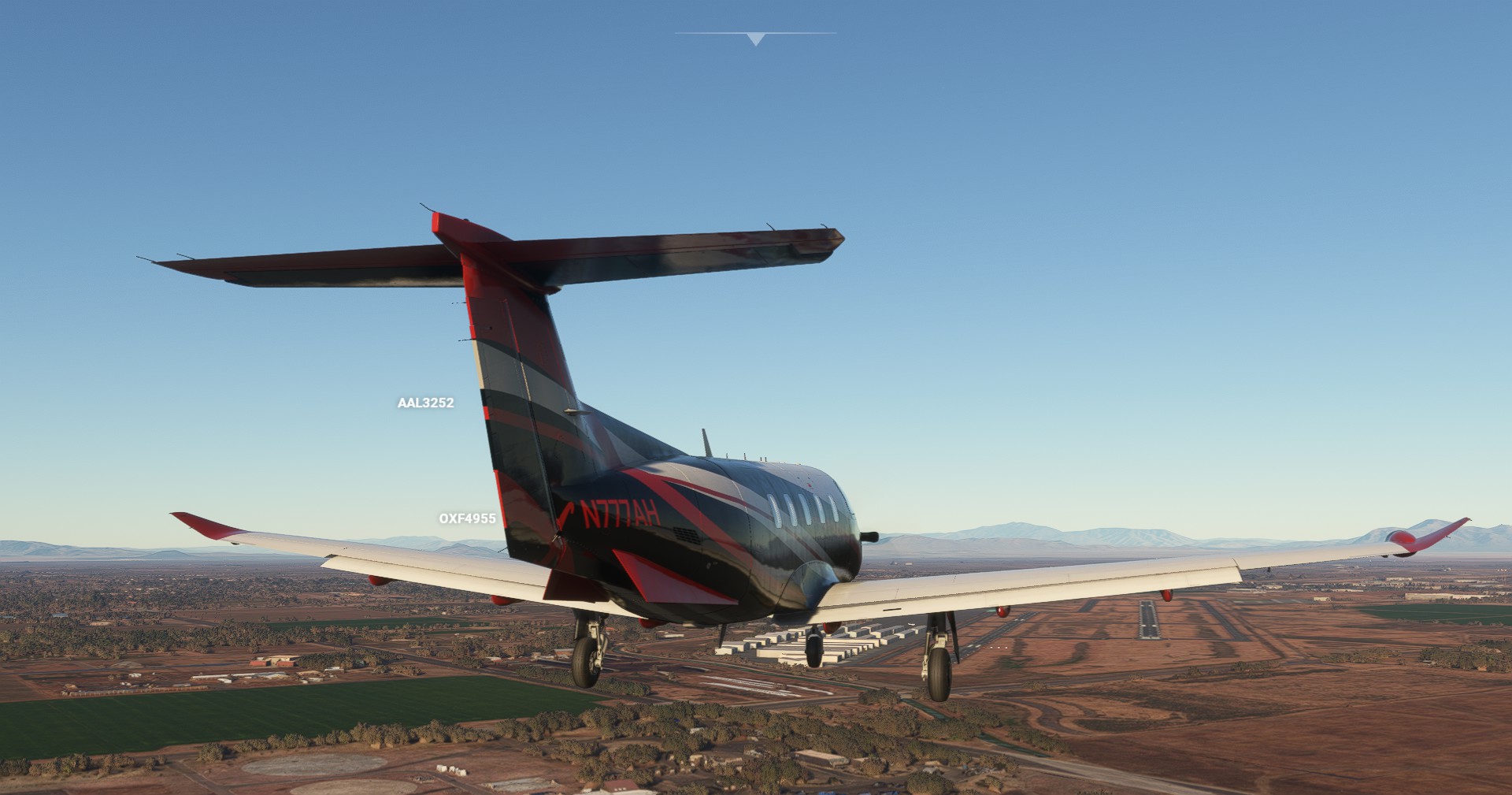1512x795 pixels.
Task: Open the toolbar handle arrow at top
Action: (756, 39)
